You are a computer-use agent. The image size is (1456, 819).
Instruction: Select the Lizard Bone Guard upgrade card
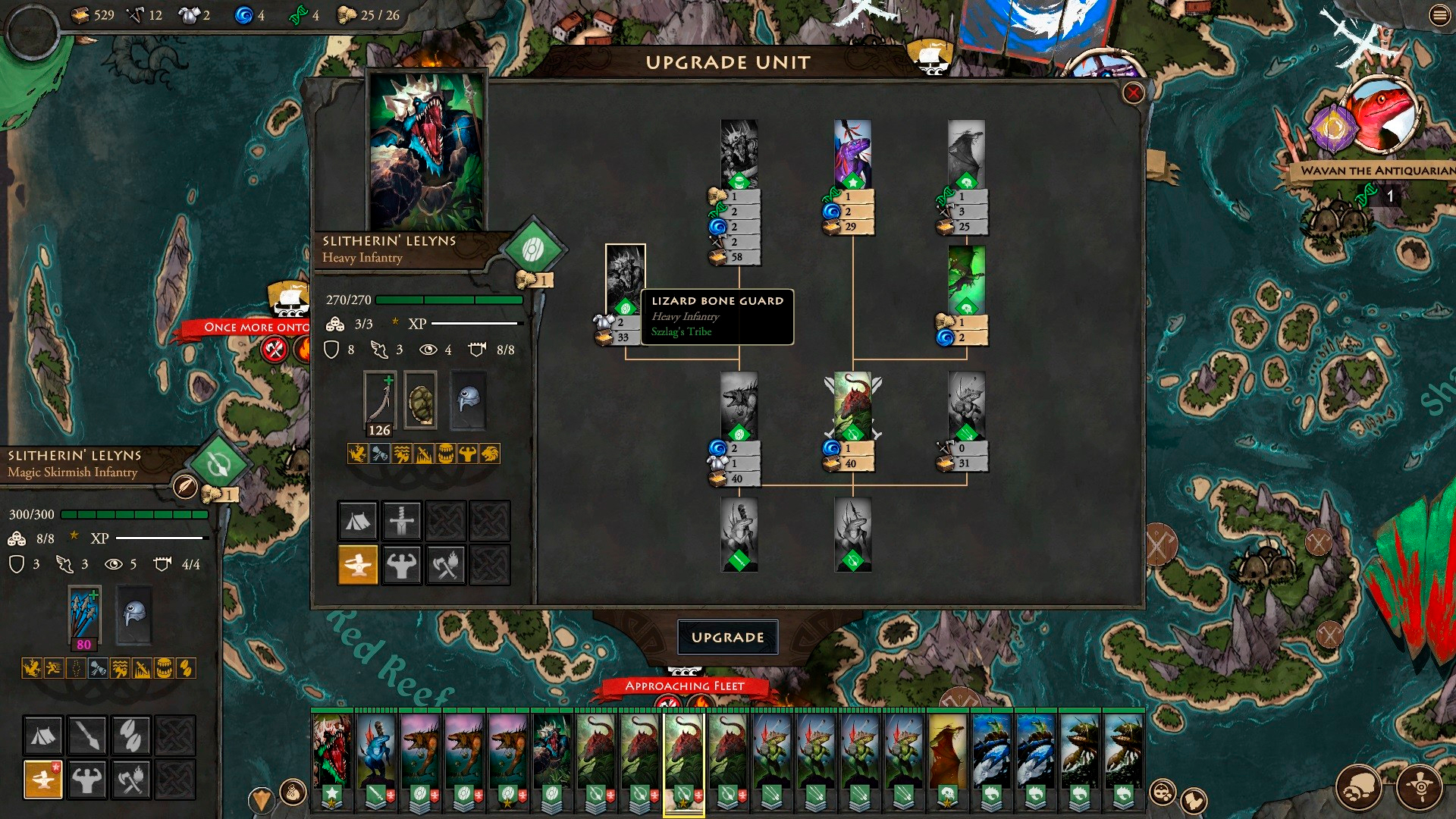click(x=625, y=279)
